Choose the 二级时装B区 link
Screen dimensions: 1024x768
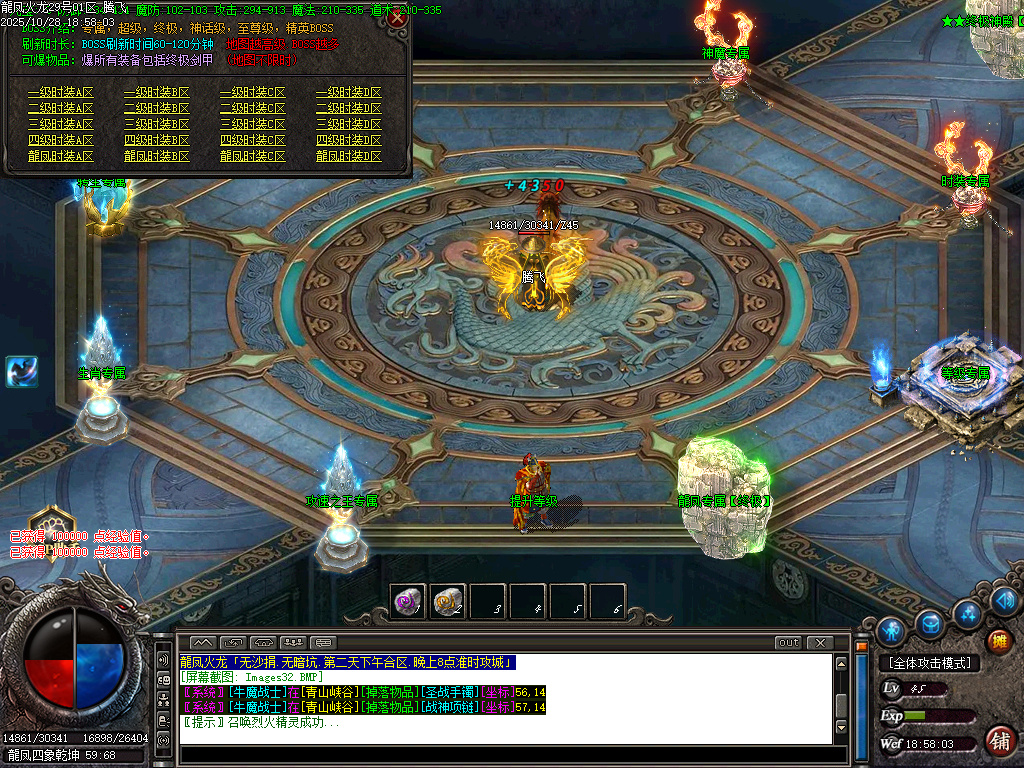(x=156, y=108)
